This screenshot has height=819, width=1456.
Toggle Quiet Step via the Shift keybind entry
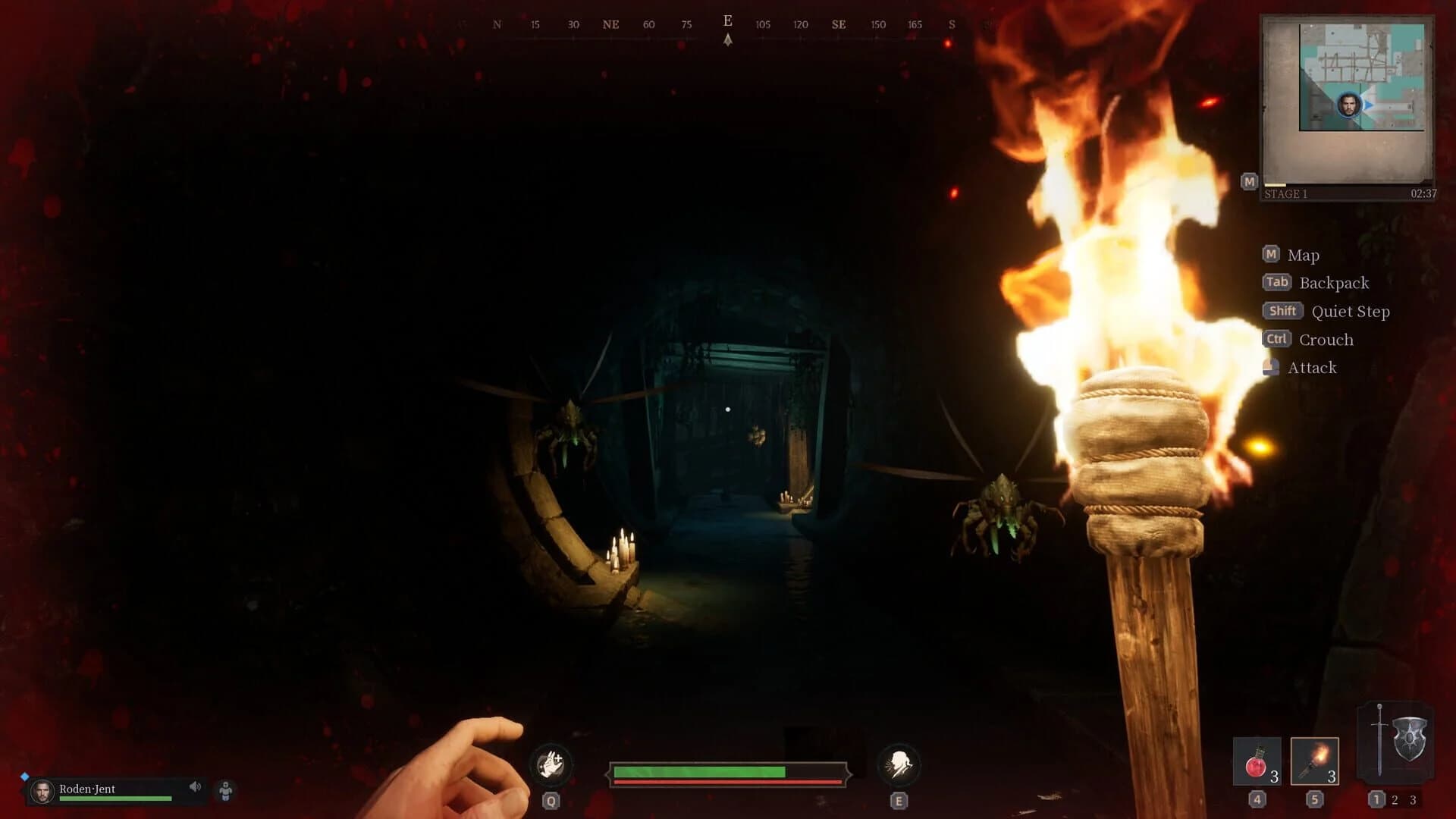point(1282,311)
